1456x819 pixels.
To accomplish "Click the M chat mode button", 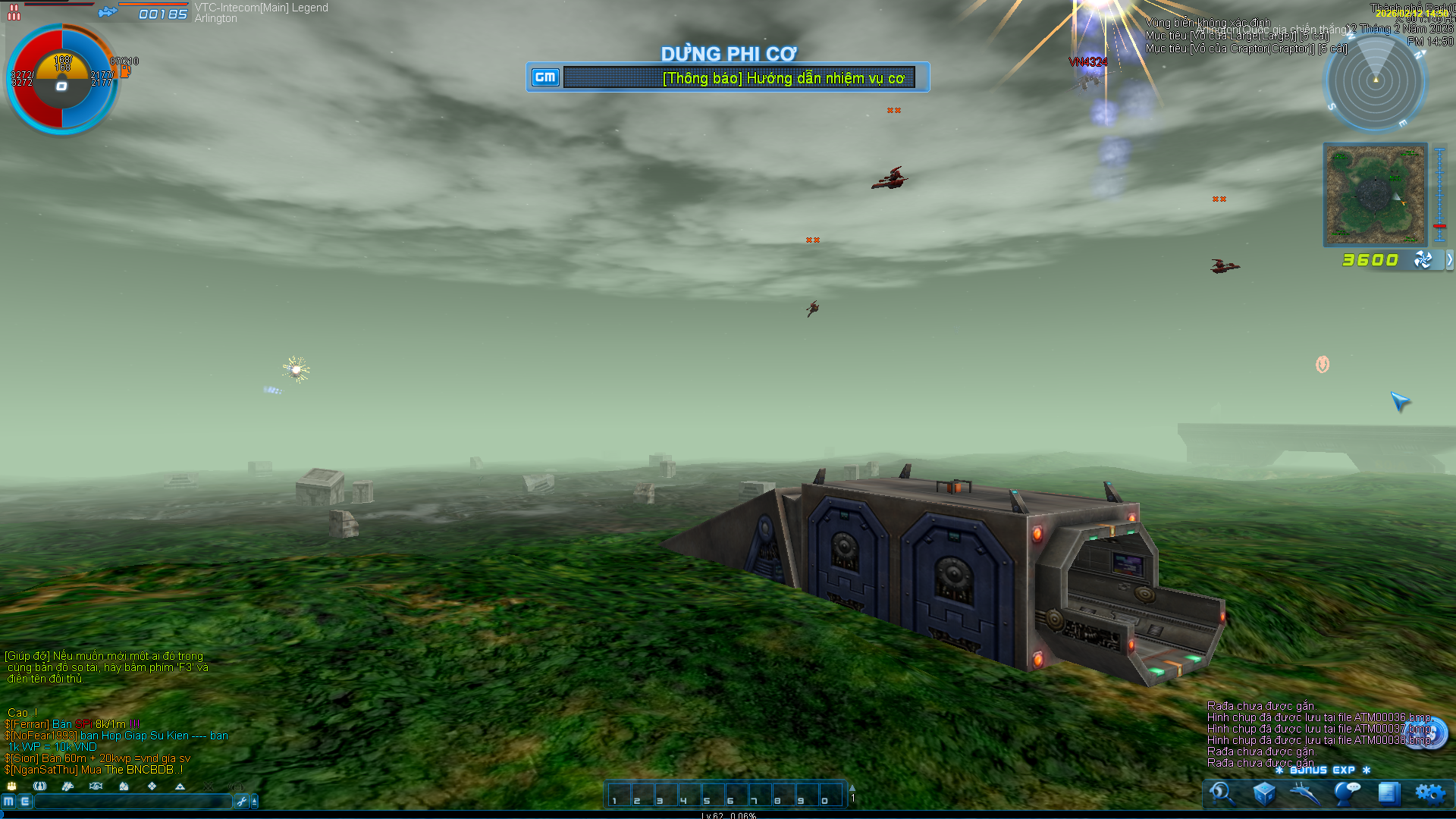I will 8,802.
